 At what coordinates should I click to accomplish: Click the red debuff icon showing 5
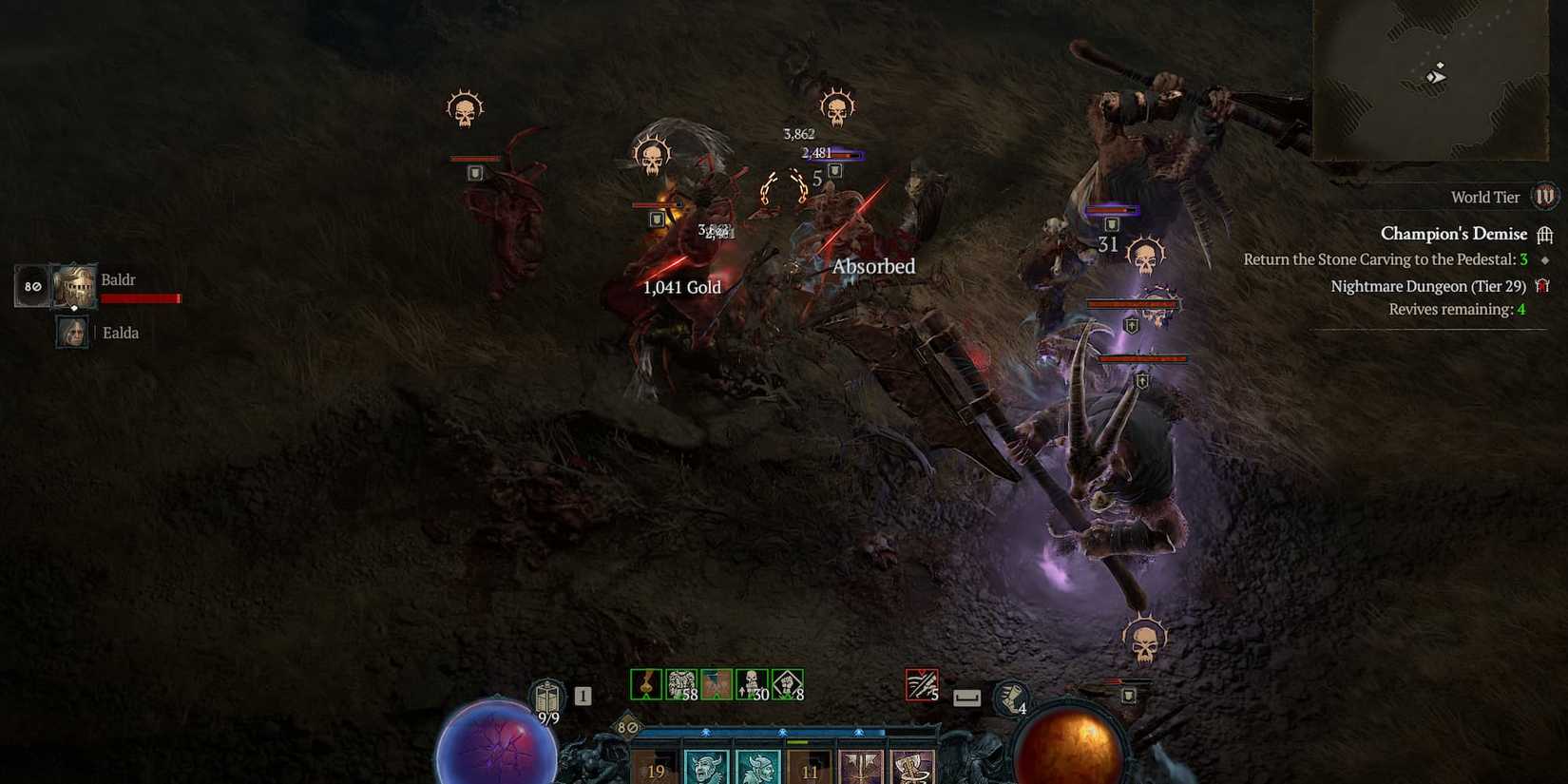click(x=921, y=682)
